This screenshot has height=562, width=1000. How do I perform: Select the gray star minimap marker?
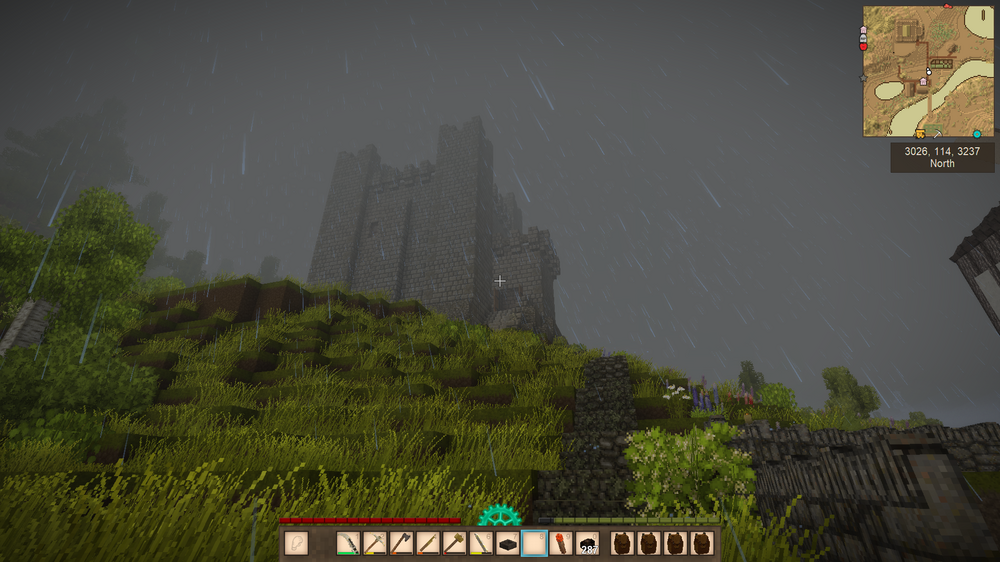pos(864,76)
